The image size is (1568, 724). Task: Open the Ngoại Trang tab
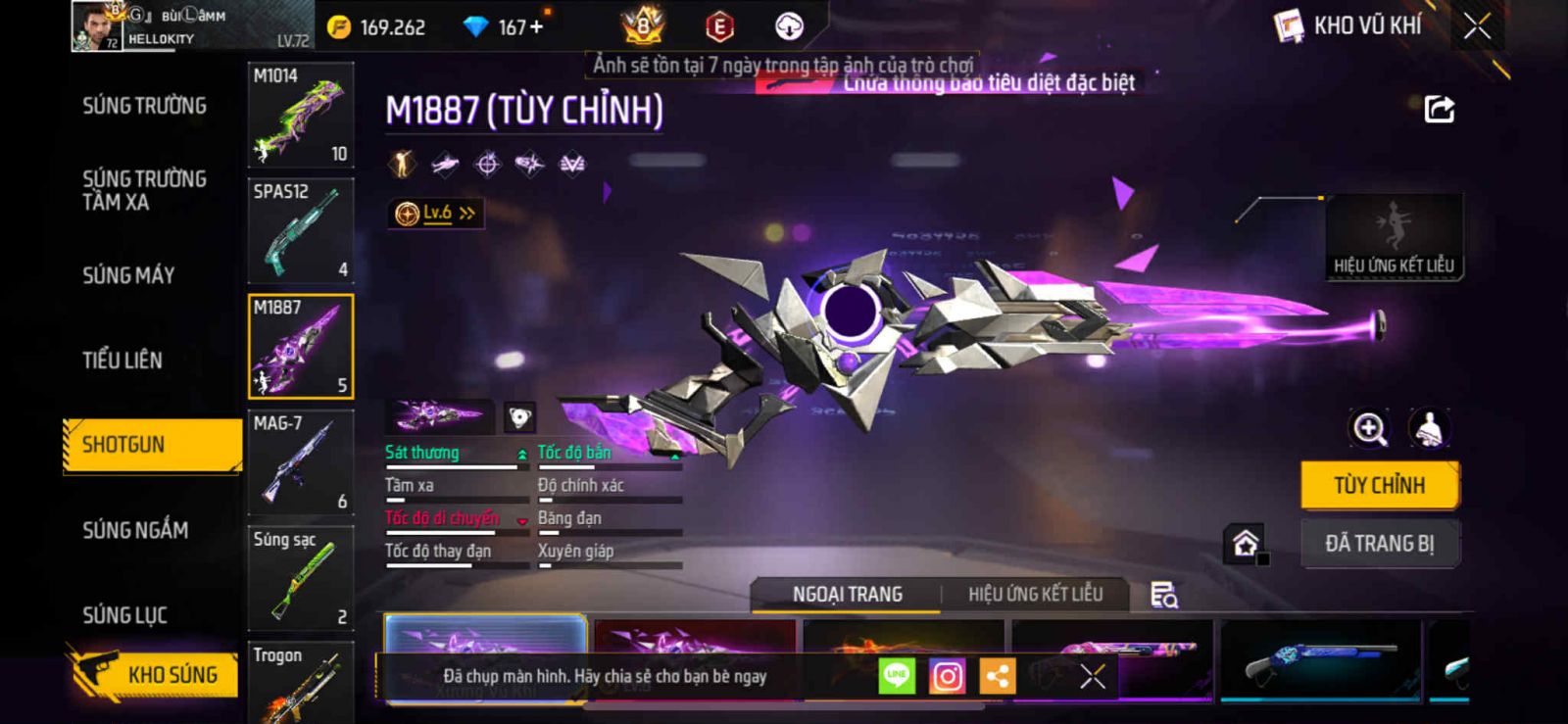pos(848,595)
